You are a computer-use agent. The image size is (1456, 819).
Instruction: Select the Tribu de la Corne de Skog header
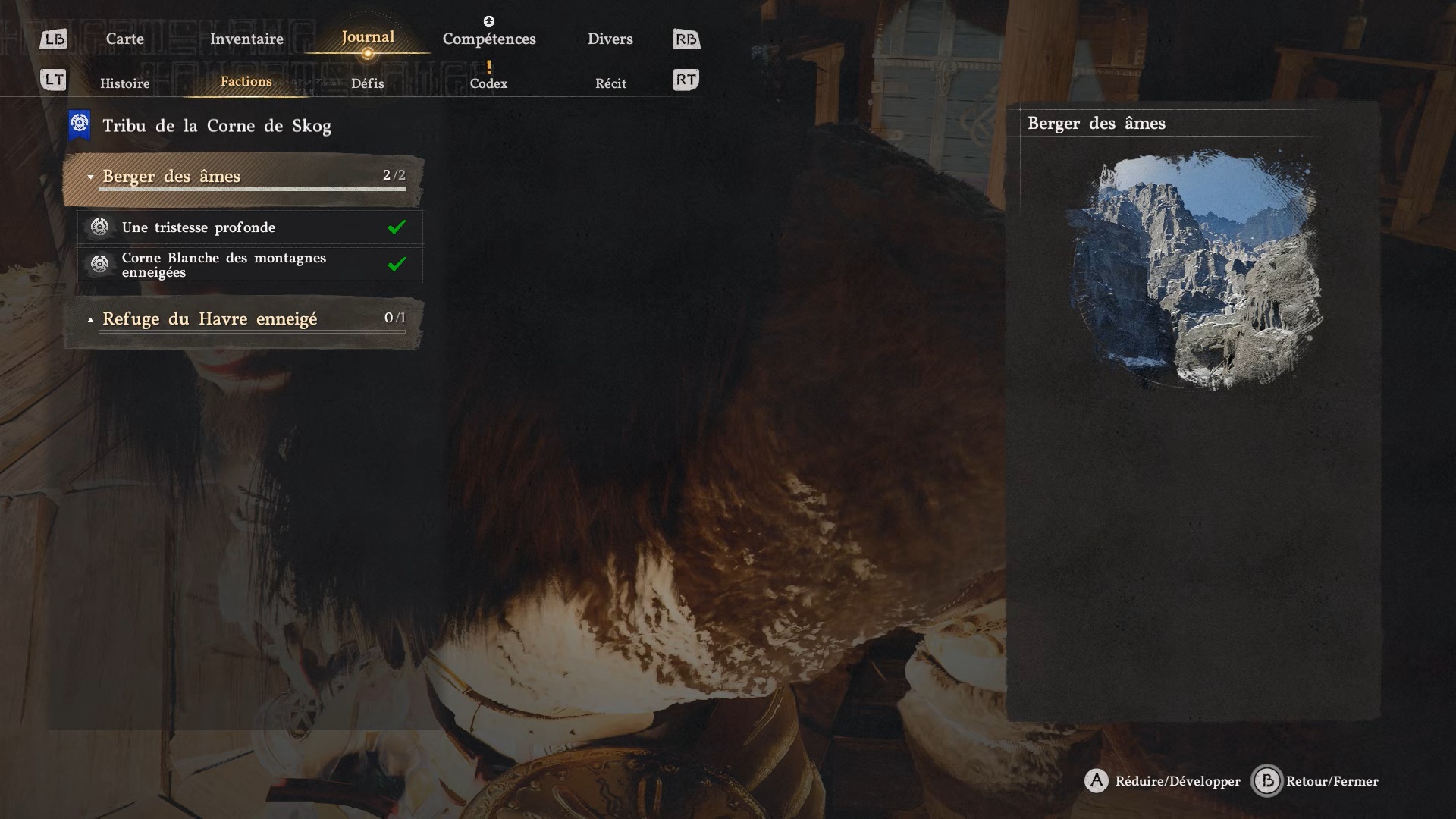tap(217, 126)
